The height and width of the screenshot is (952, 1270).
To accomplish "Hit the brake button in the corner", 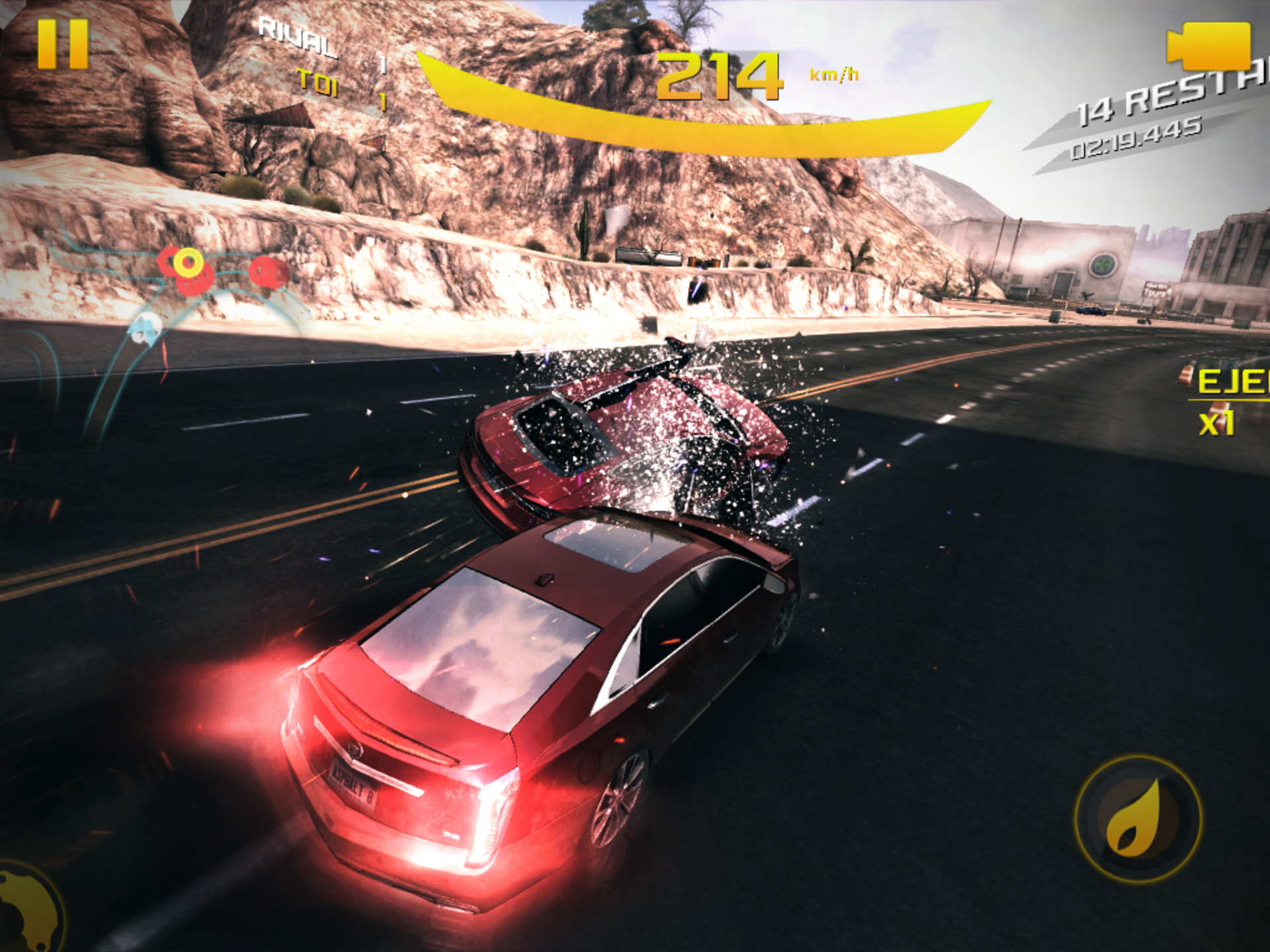I will tap(26, 909).
